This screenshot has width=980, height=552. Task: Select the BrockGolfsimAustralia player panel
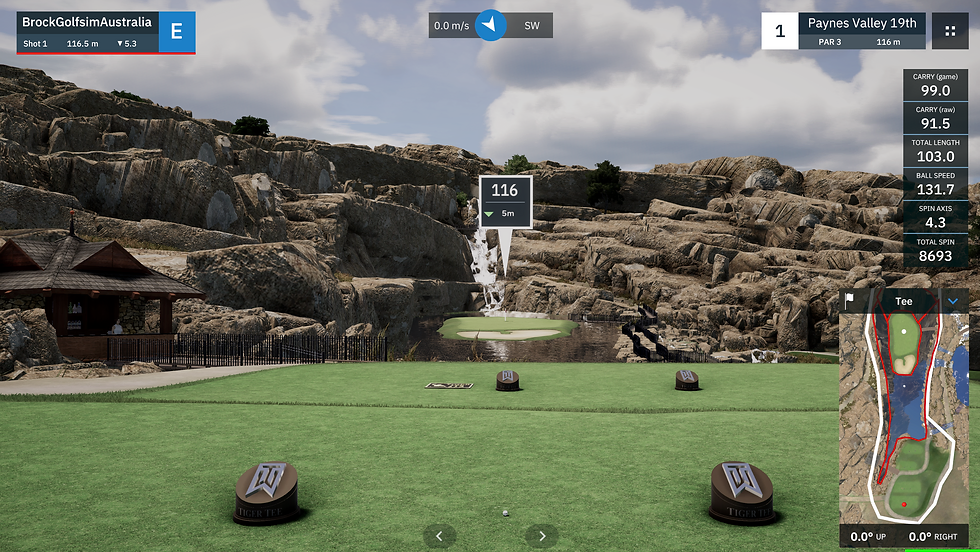point(88,31)
